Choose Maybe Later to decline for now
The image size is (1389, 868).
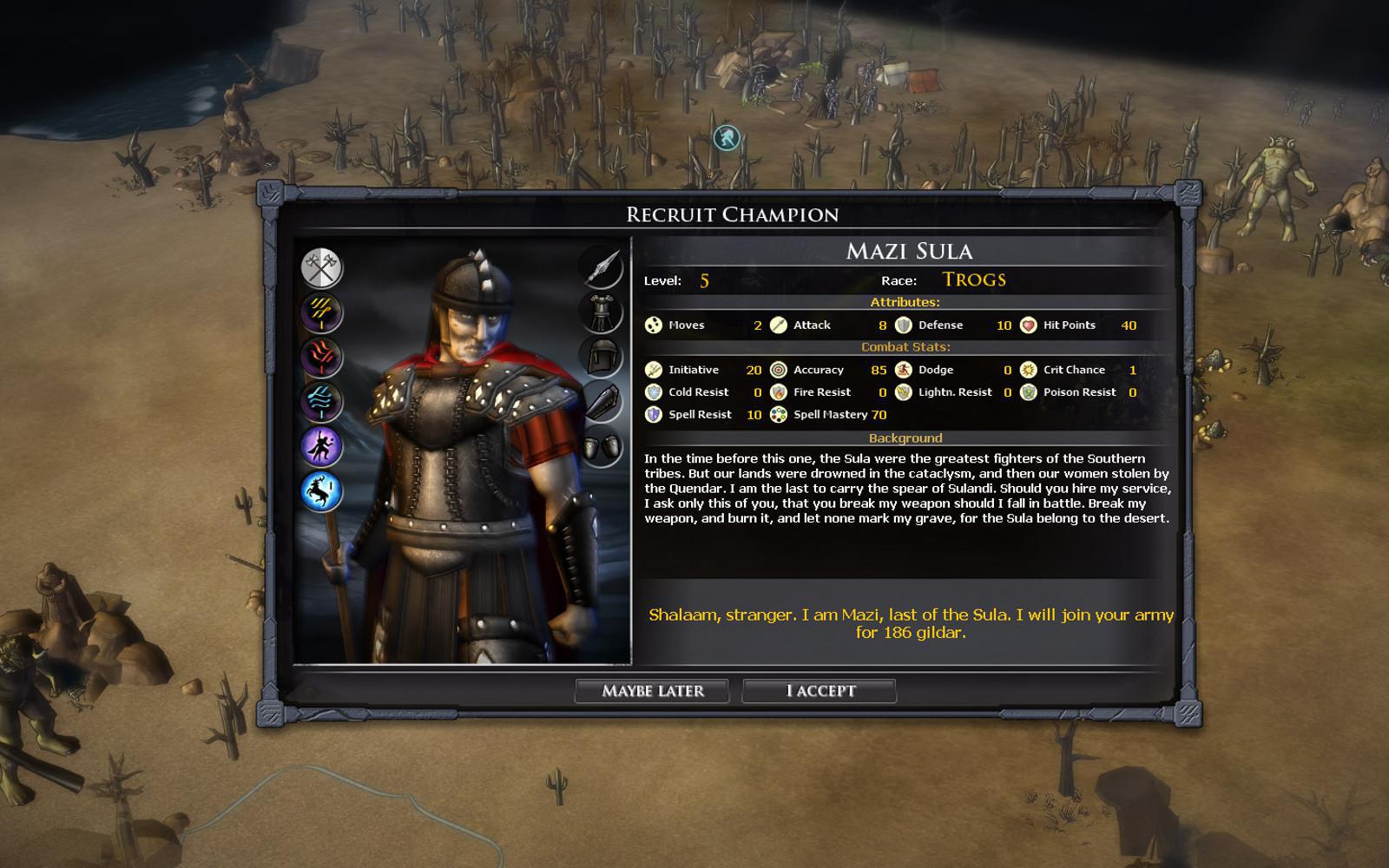coord(652,691)
